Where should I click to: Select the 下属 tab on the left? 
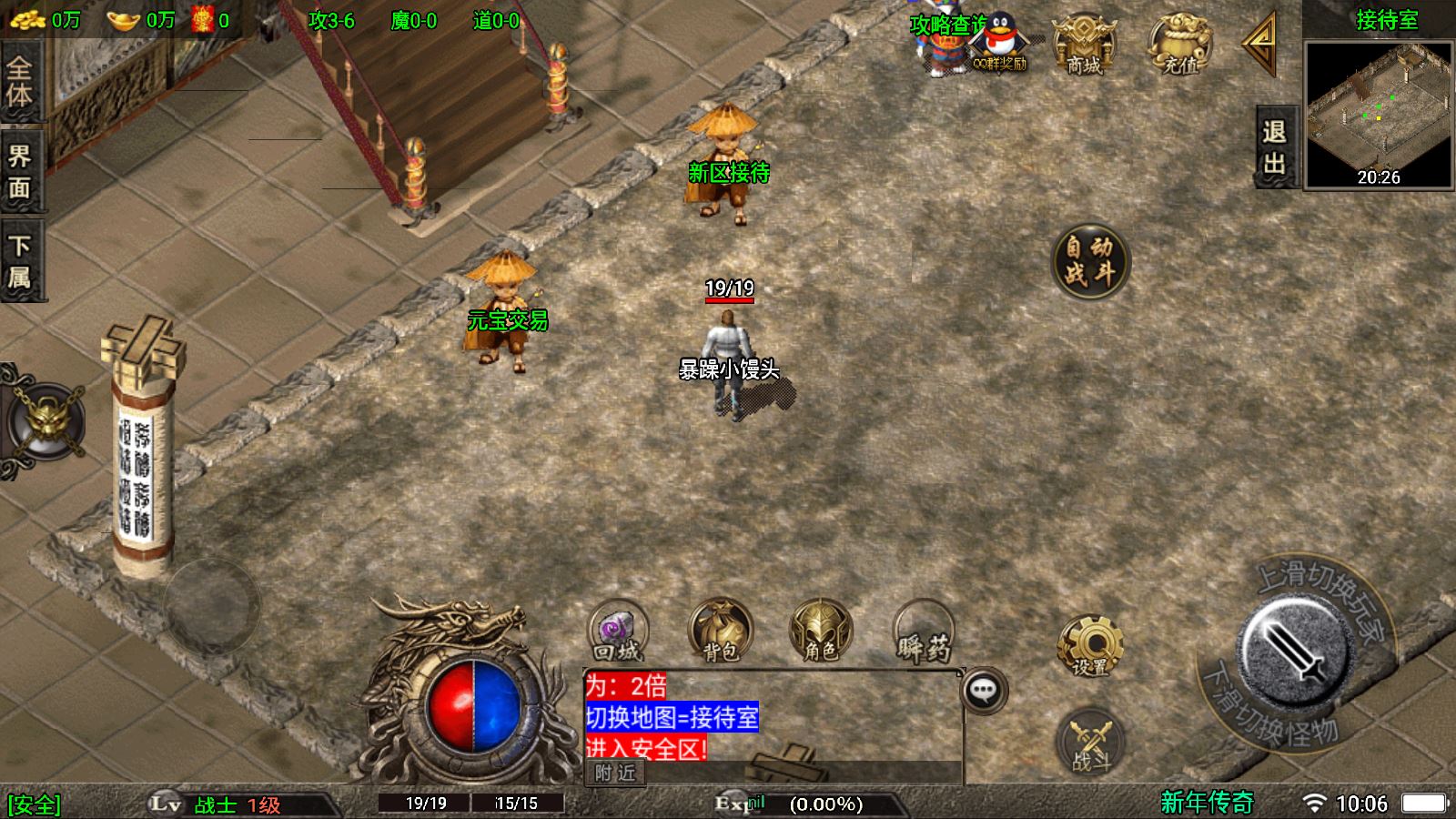(20, 261)
